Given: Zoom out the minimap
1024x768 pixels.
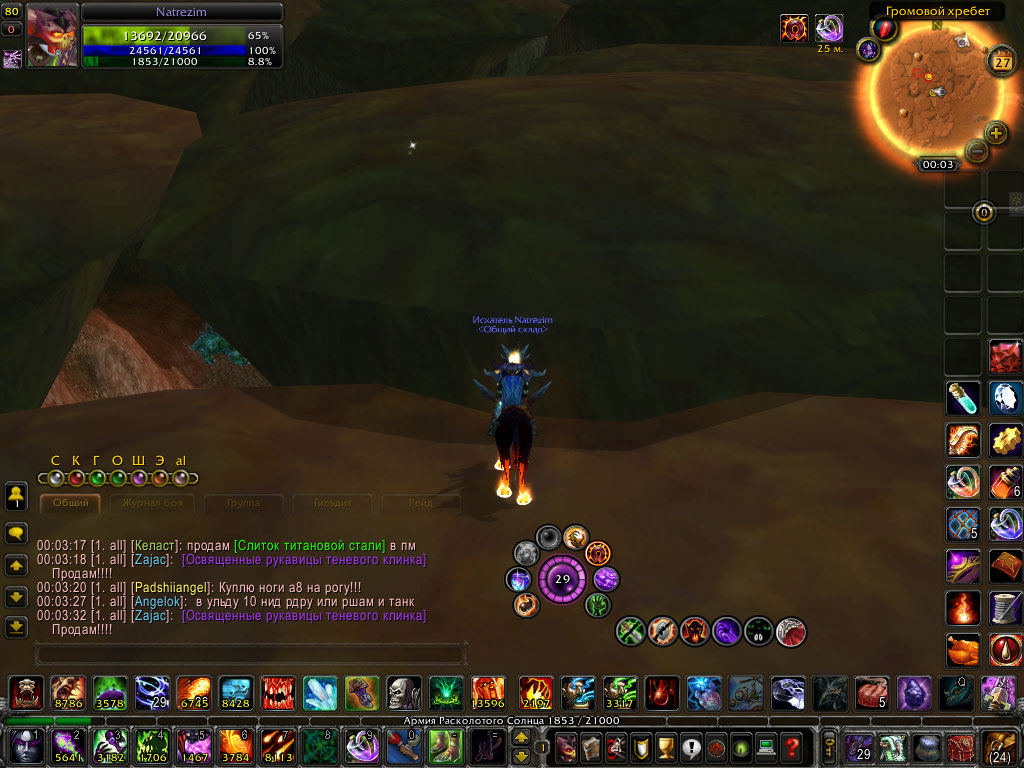Looking at the screenshot, I should coord(976,151).
